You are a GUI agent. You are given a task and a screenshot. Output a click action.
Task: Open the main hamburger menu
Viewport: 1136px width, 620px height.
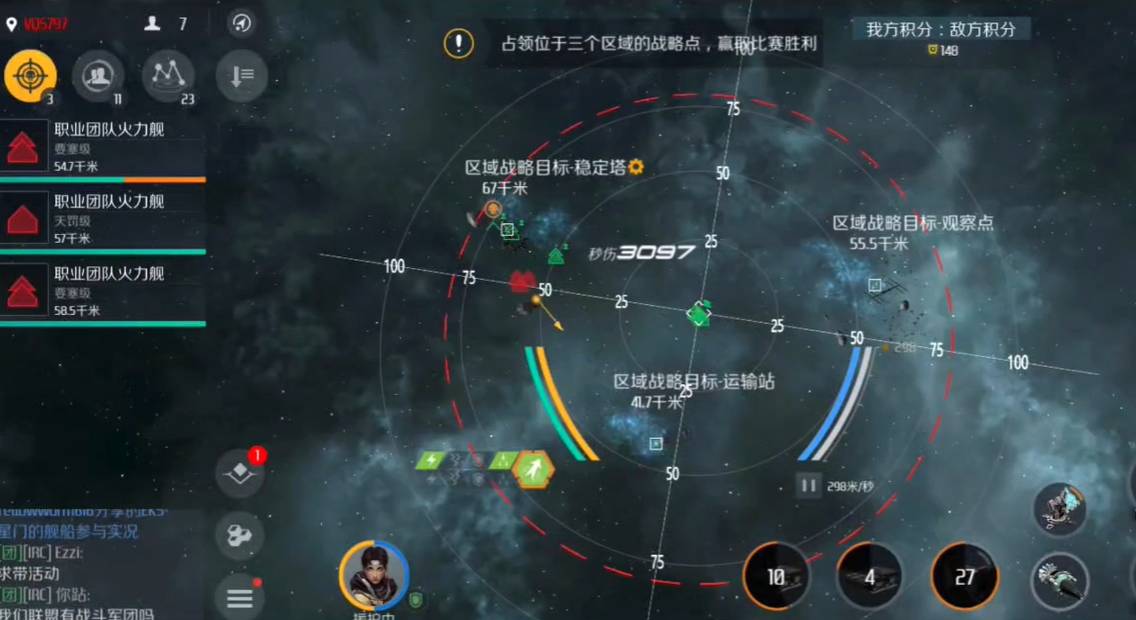[240, 598]
